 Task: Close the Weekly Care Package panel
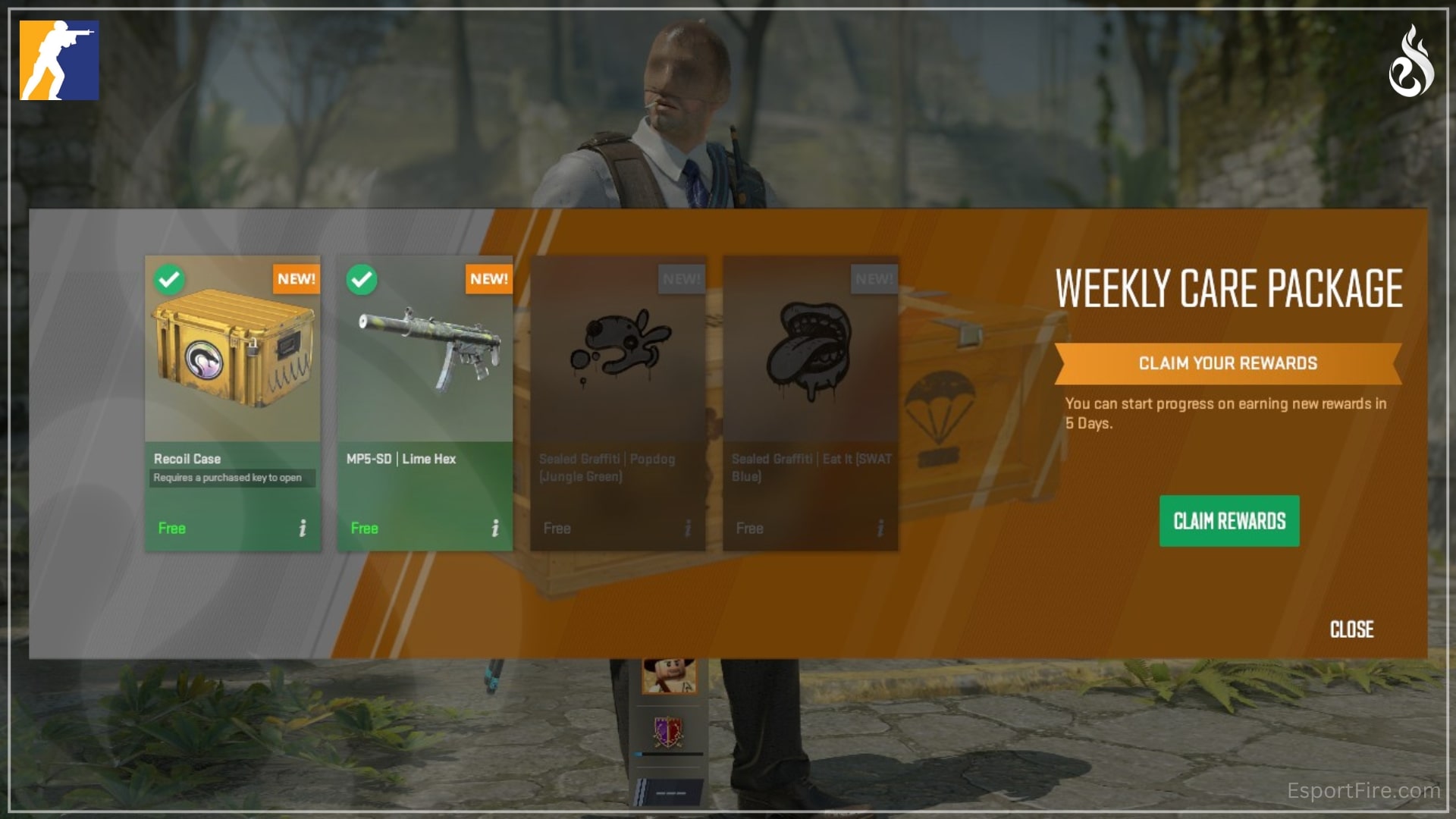pos(1351,629)
